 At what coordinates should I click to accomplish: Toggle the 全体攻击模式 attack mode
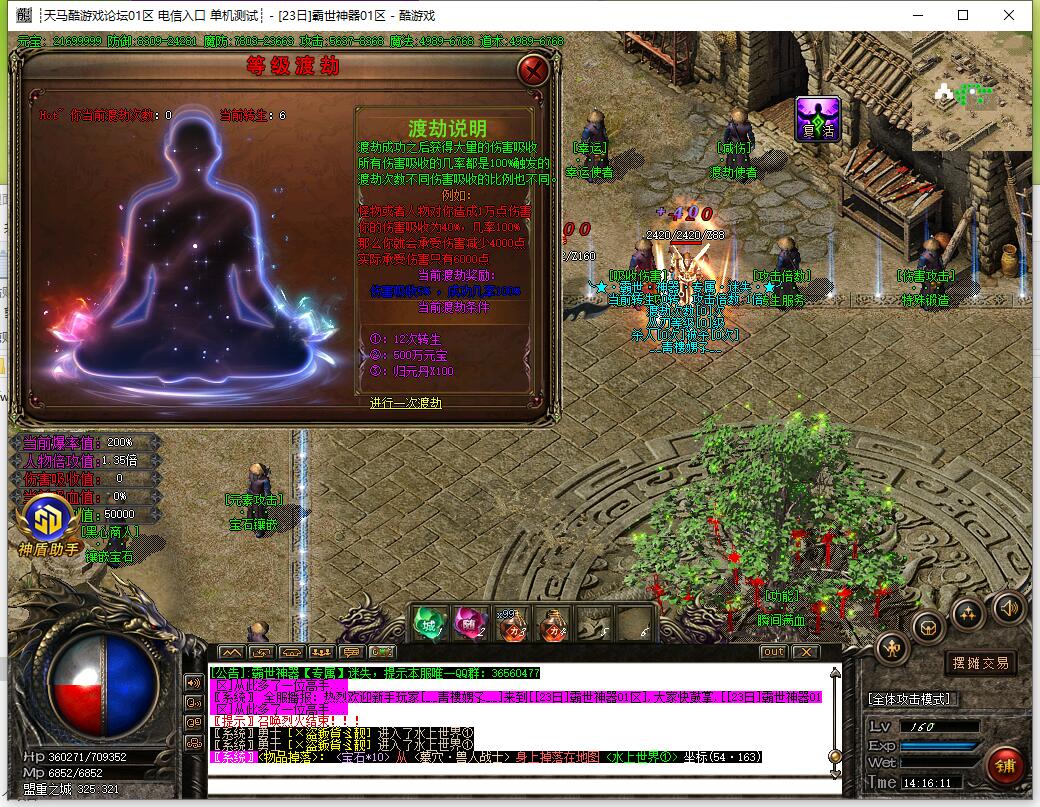tap(910, 699)
